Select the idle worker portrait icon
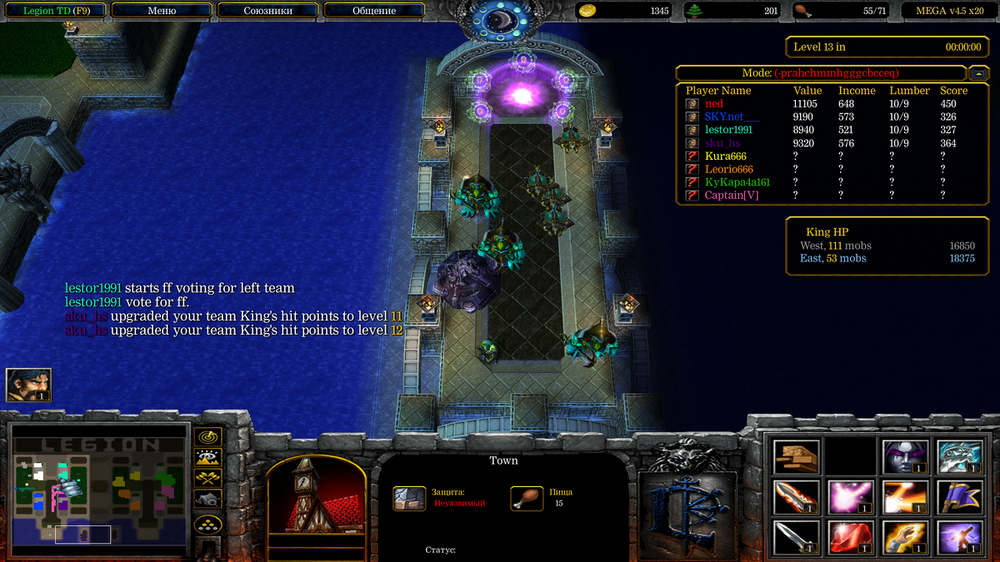1000x562 pixels. tap(28, 385)
